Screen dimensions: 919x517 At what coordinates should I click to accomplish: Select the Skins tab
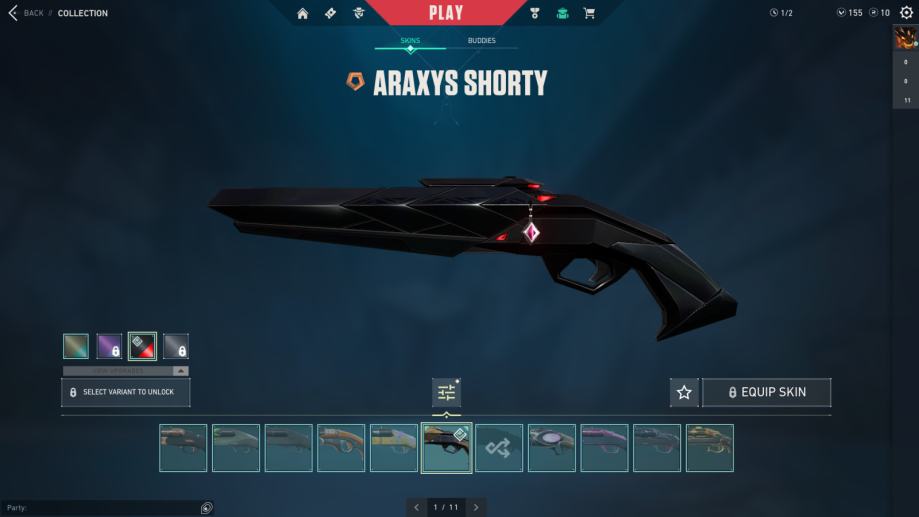tap(410, 41)
